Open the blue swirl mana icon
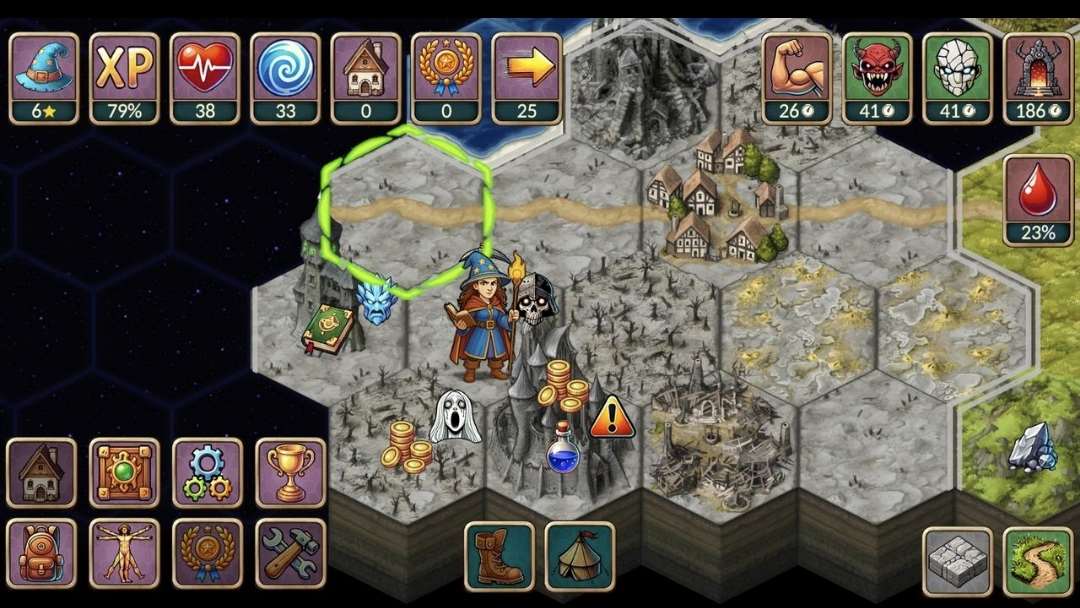This screenshot has width=1080, height=608. 285,77
